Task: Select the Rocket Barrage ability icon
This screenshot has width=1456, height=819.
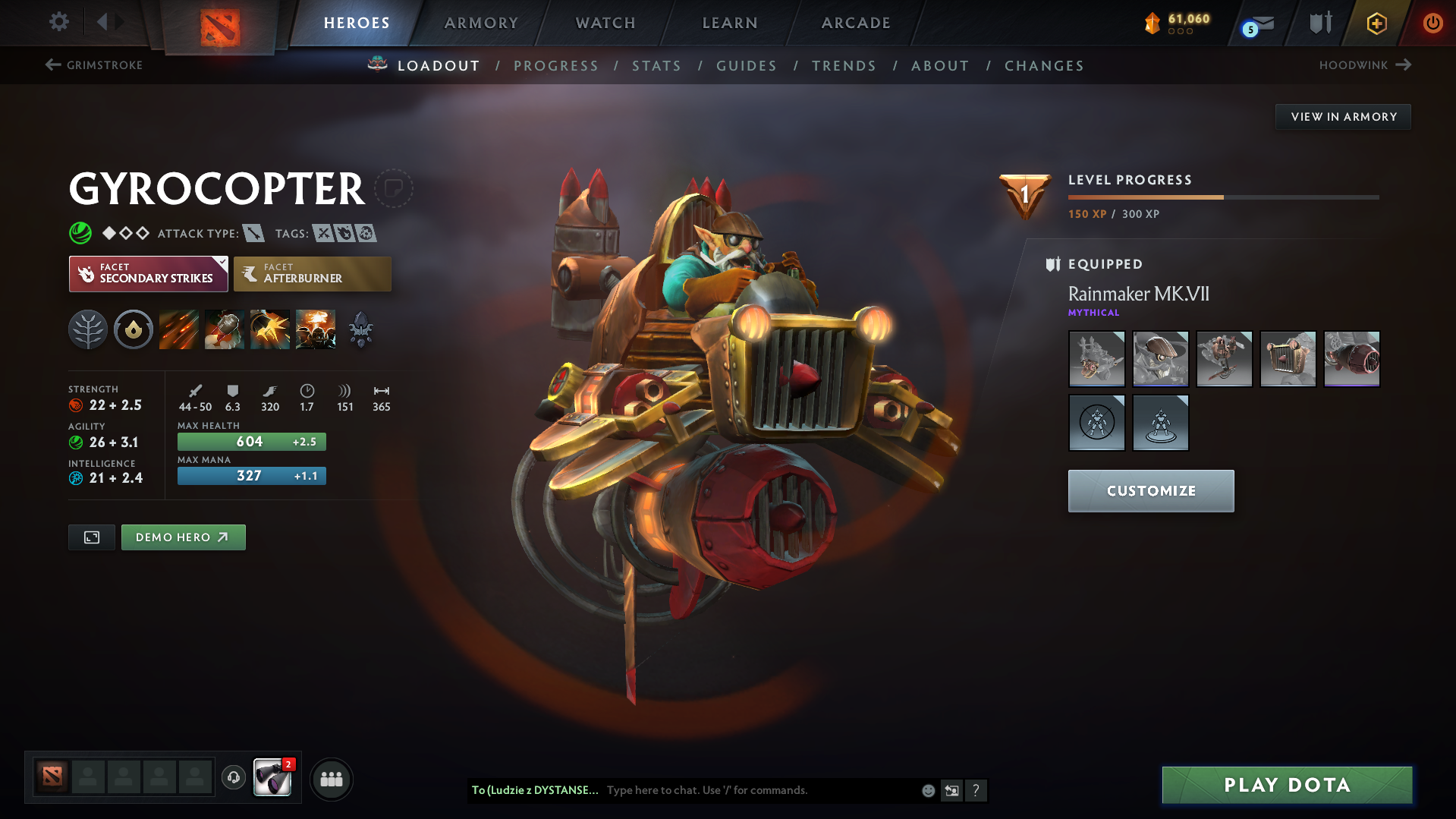Action: click(x=178, y=329)
